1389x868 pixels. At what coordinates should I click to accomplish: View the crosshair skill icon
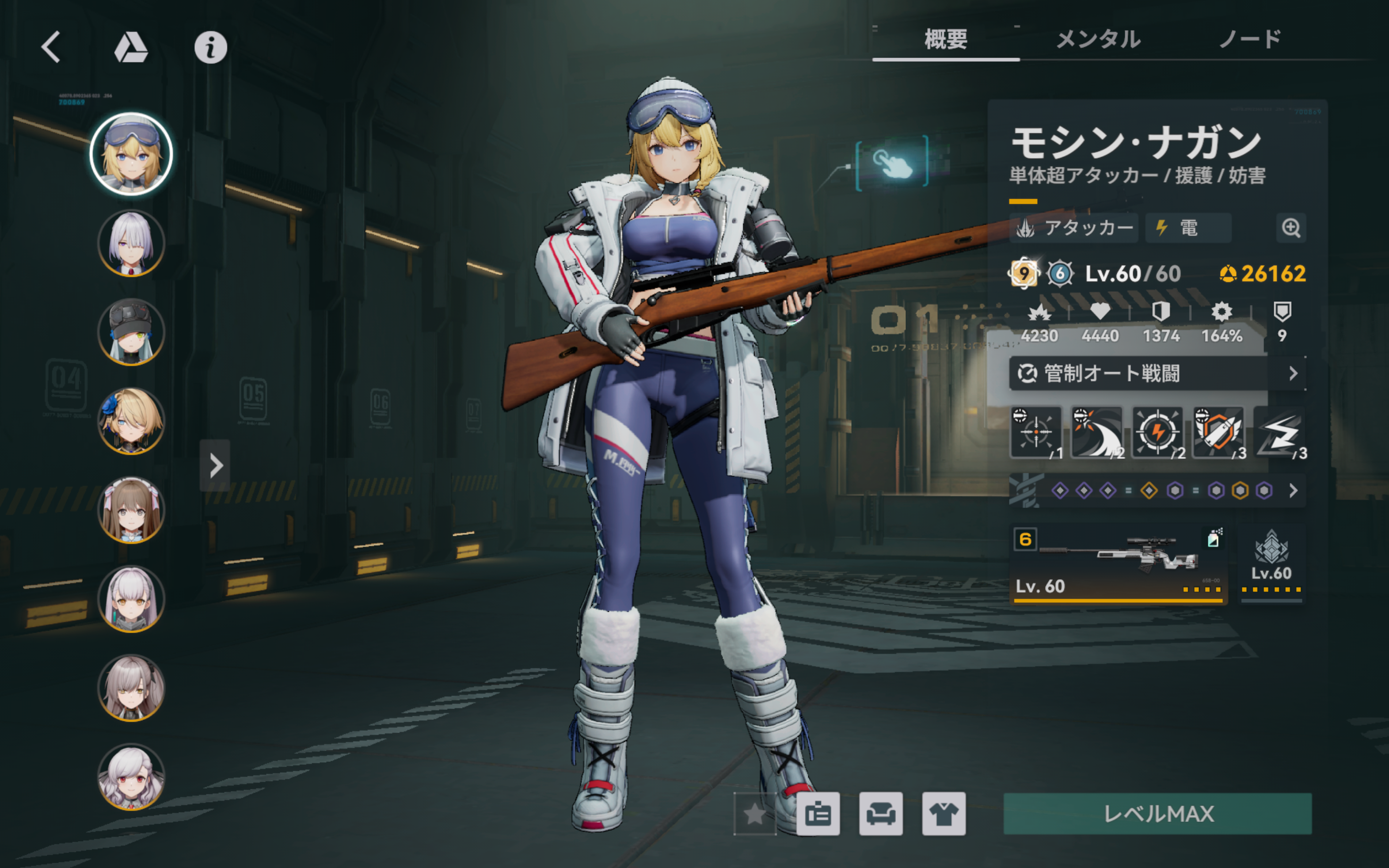click(1036, 432)
